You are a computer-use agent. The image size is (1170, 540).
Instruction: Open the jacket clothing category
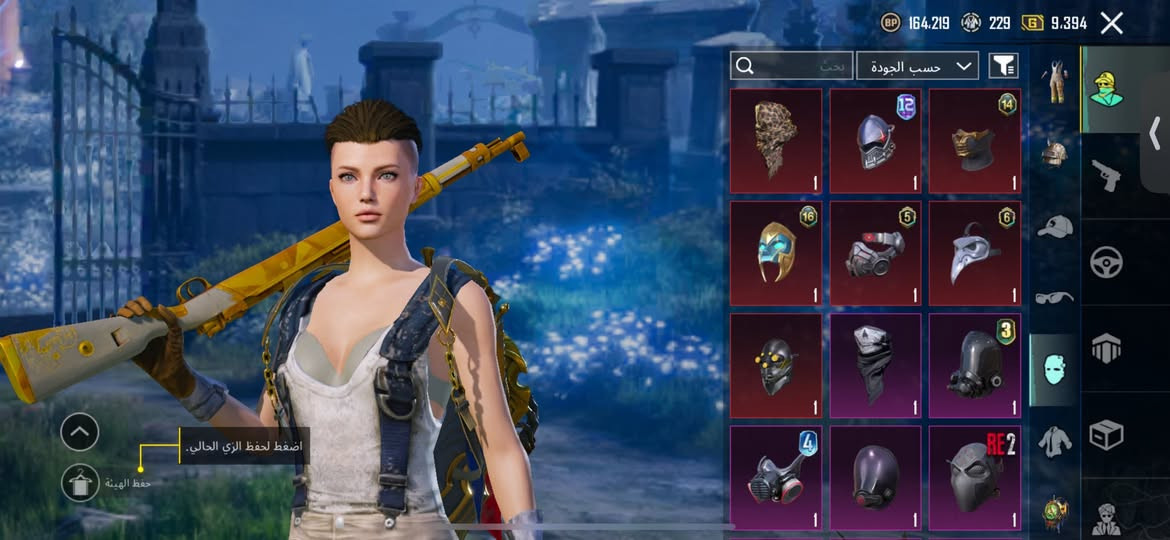point(1054,441)
